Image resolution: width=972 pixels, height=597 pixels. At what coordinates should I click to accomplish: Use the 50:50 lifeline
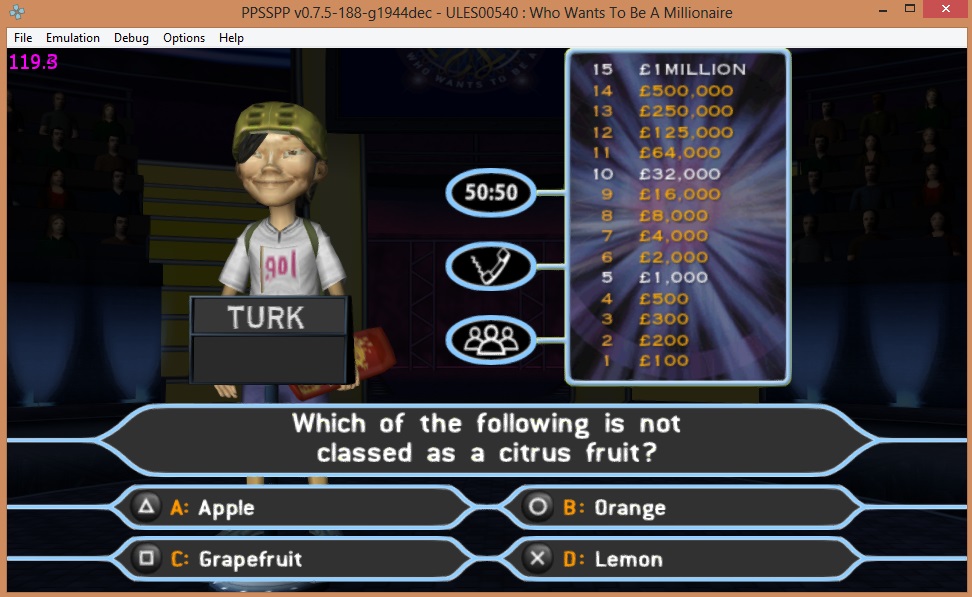489,192
